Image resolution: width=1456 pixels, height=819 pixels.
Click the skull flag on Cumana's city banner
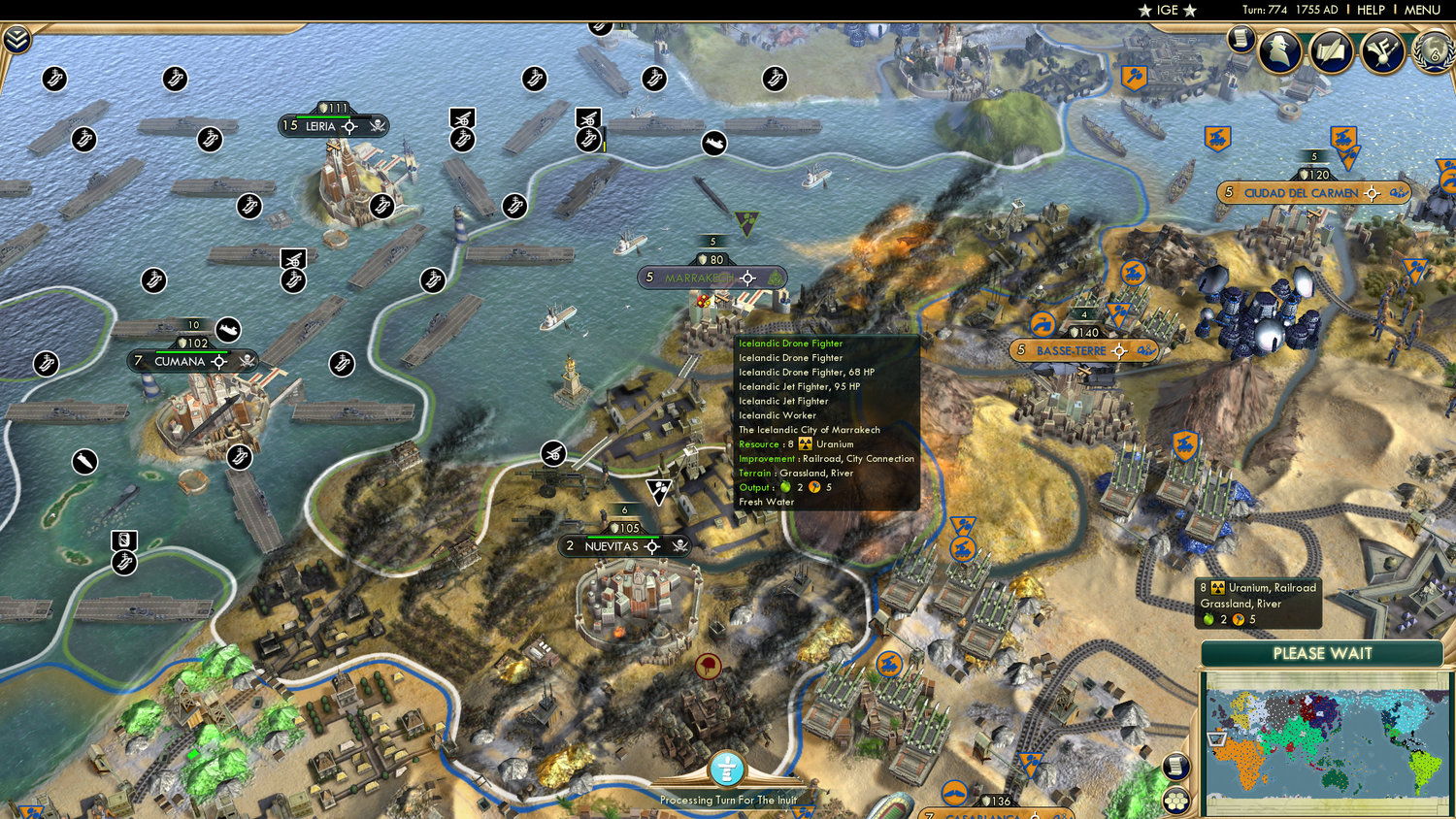point(246,362)
